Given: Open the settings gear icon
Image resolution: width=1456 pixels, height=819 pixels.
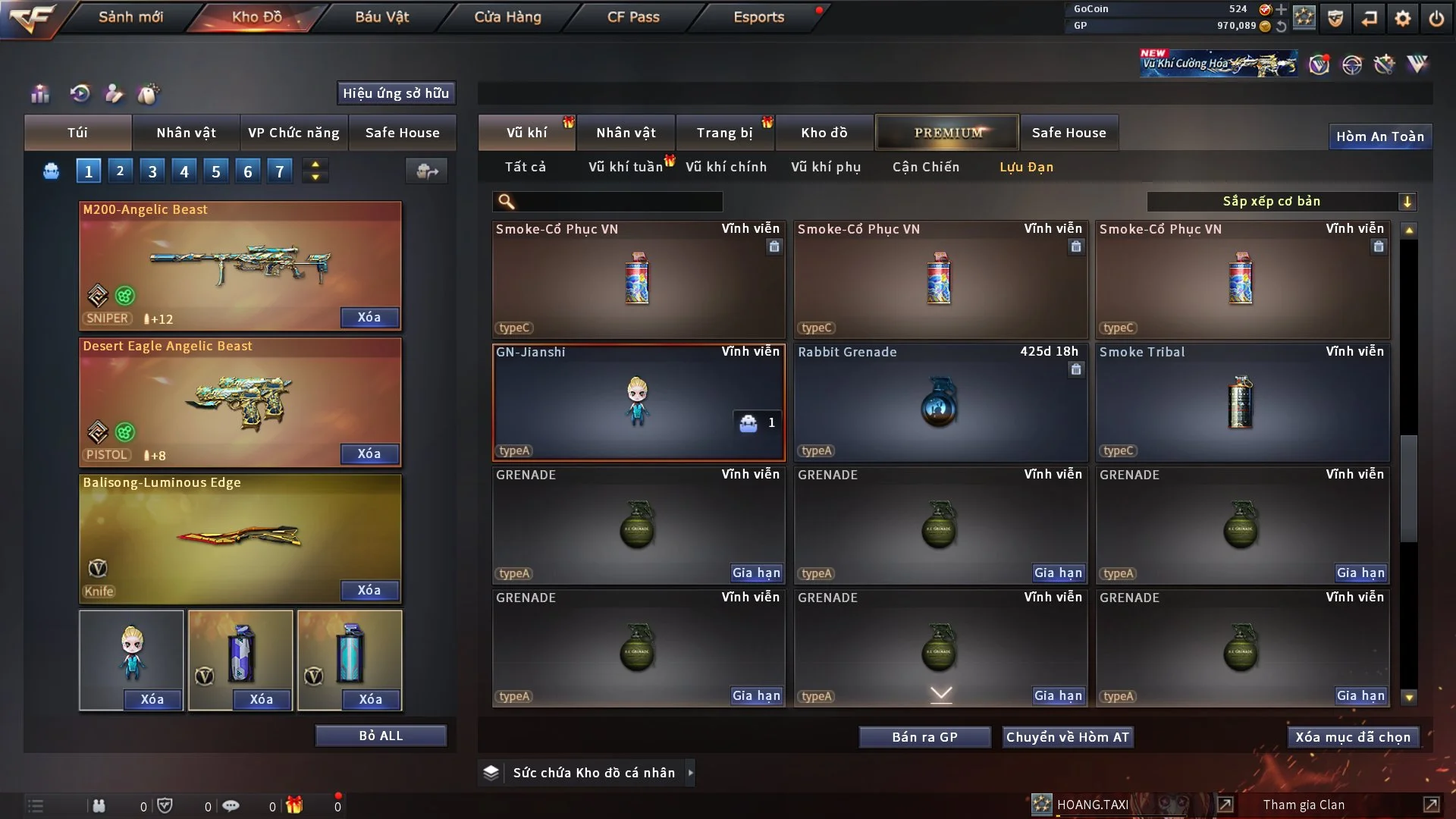Looking at the screenshot, I should point(1402,18).
